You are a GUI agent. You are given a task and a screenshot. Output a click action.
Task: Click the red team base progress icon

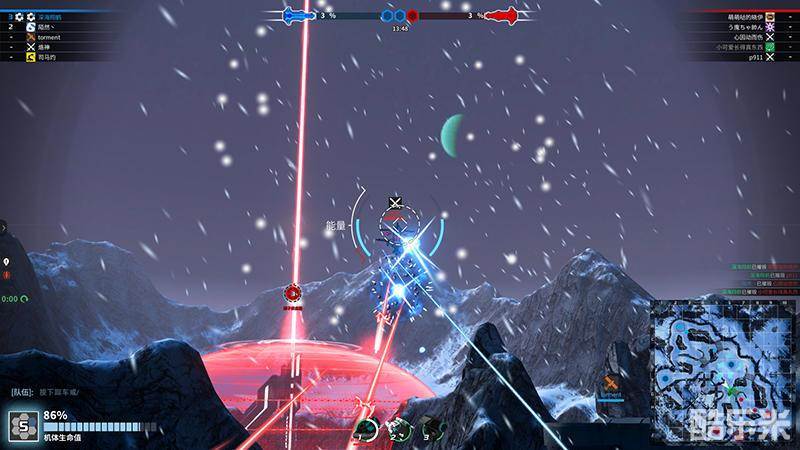point(502,16)
